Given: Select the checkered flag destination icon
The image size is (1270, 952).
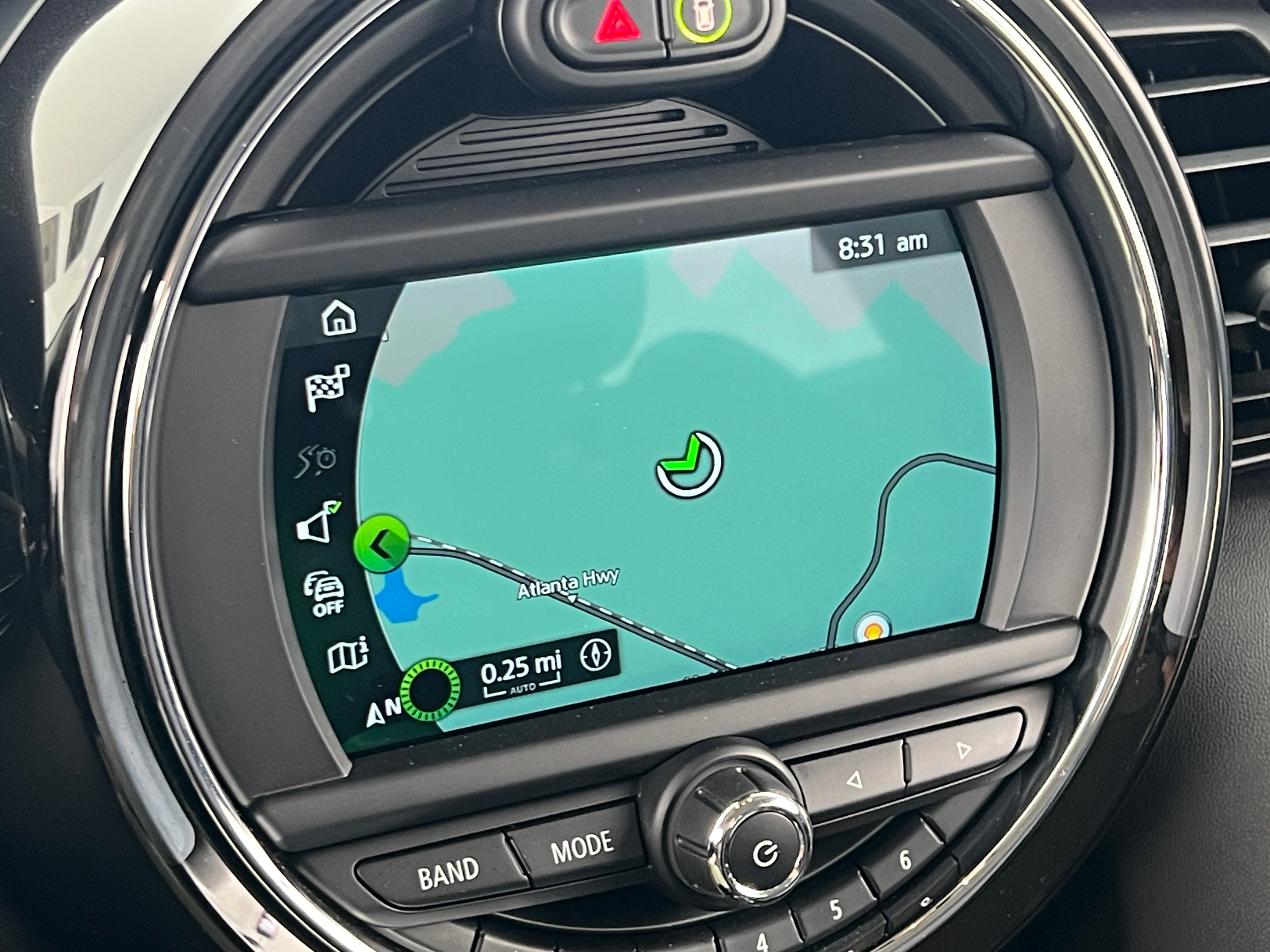Looking at the screenshot, I should [327, 387].
